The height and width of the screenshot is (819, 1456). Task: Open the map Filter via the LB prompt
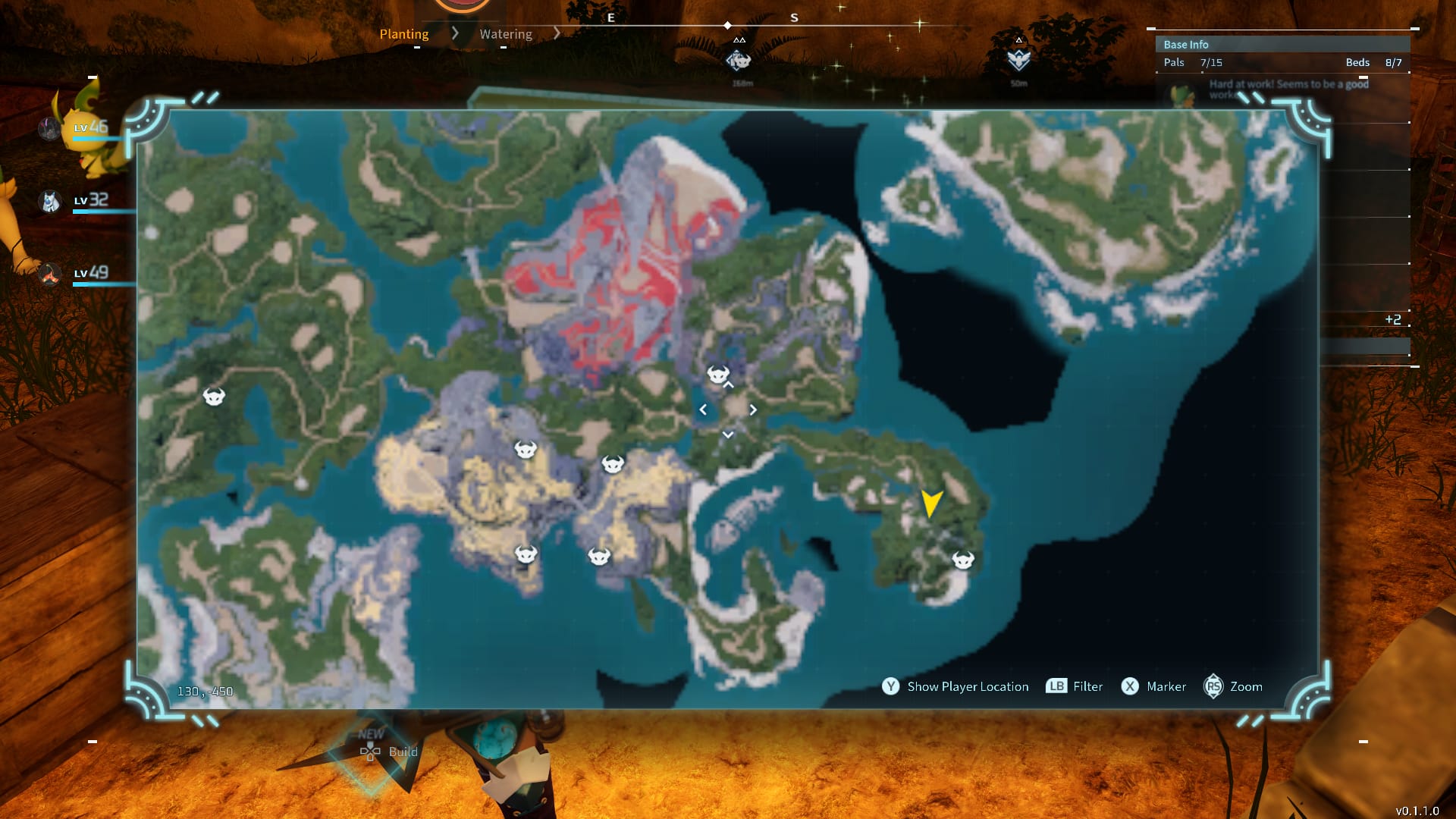coord(1056,686)
